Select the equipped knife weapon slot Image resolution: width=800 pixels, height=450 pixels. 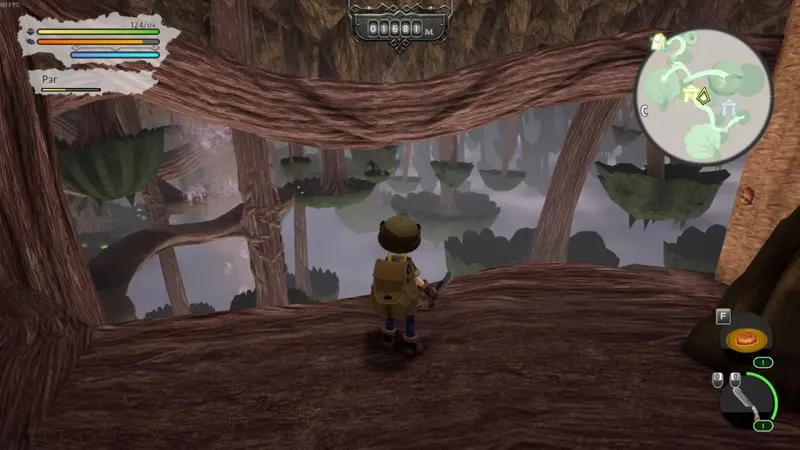pos(746,403)
